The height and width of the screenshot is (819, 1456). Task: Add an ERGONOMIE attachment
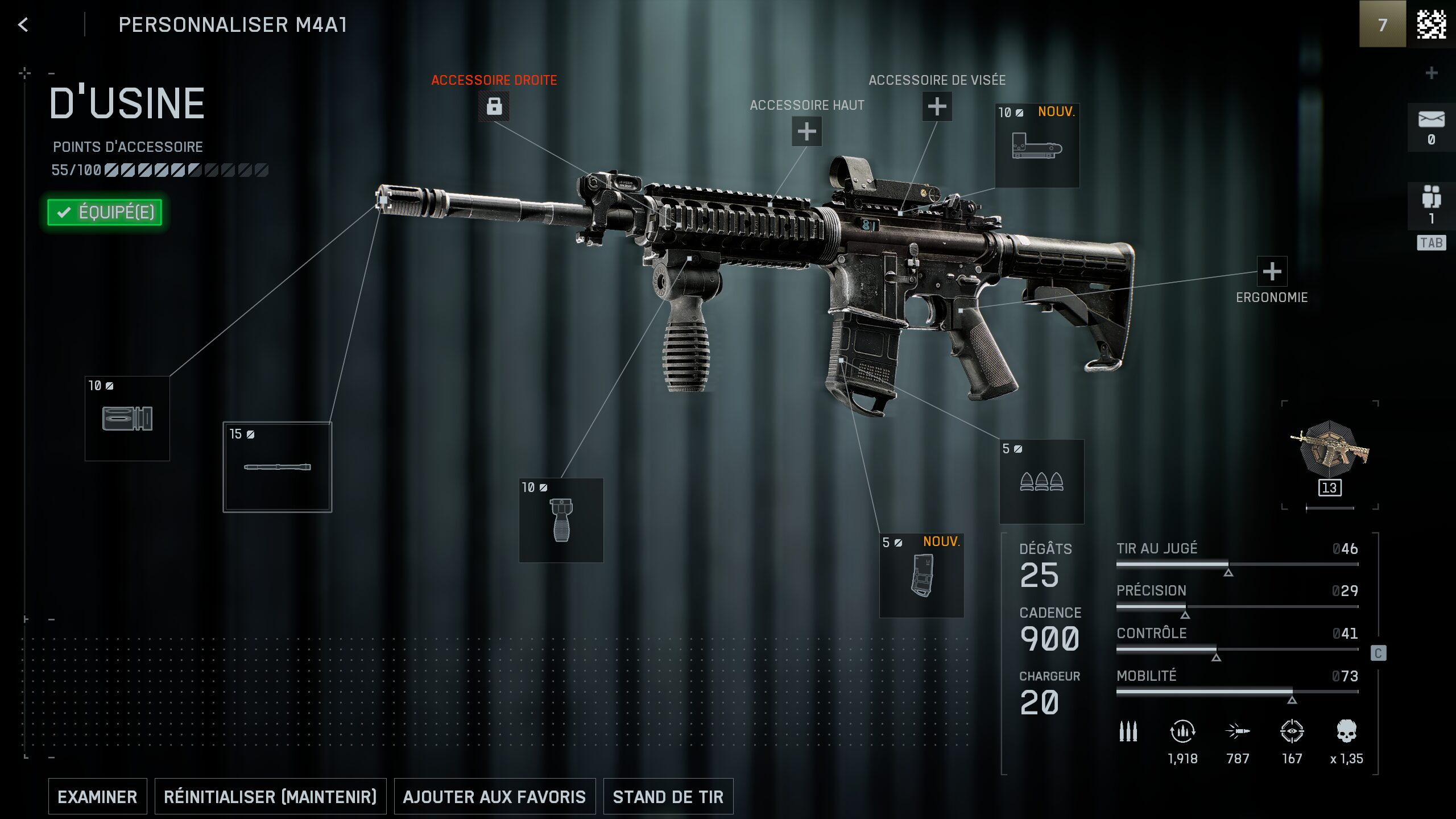(1272, 271)
